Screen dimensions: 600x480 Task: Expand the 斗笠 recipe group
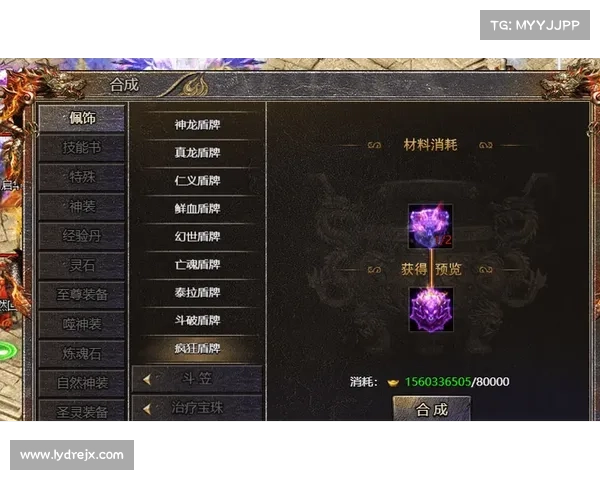197,379
